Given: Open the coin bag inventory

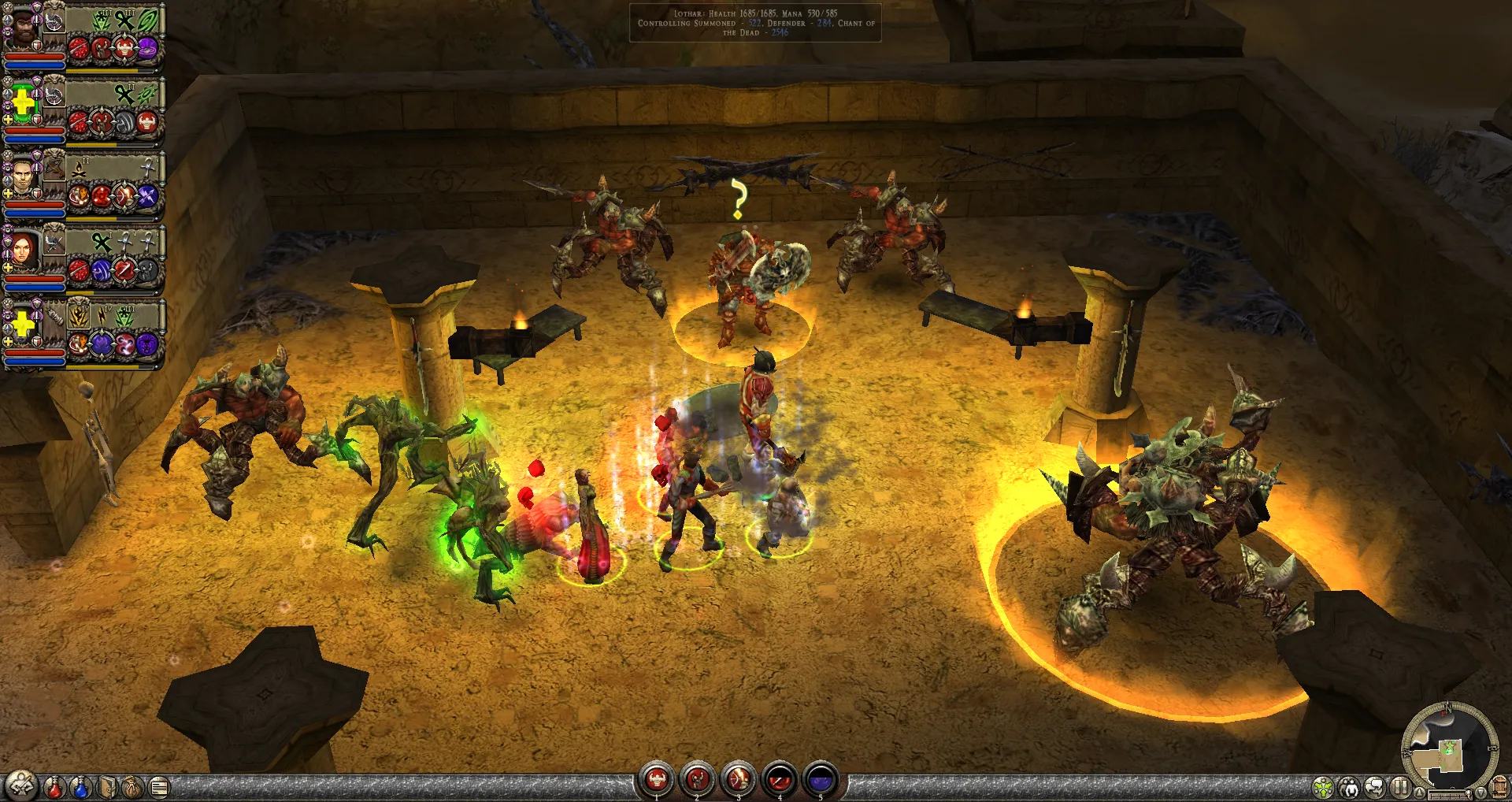Looking at the screenshot, I should pyautogui.click(x=133, y=786).
